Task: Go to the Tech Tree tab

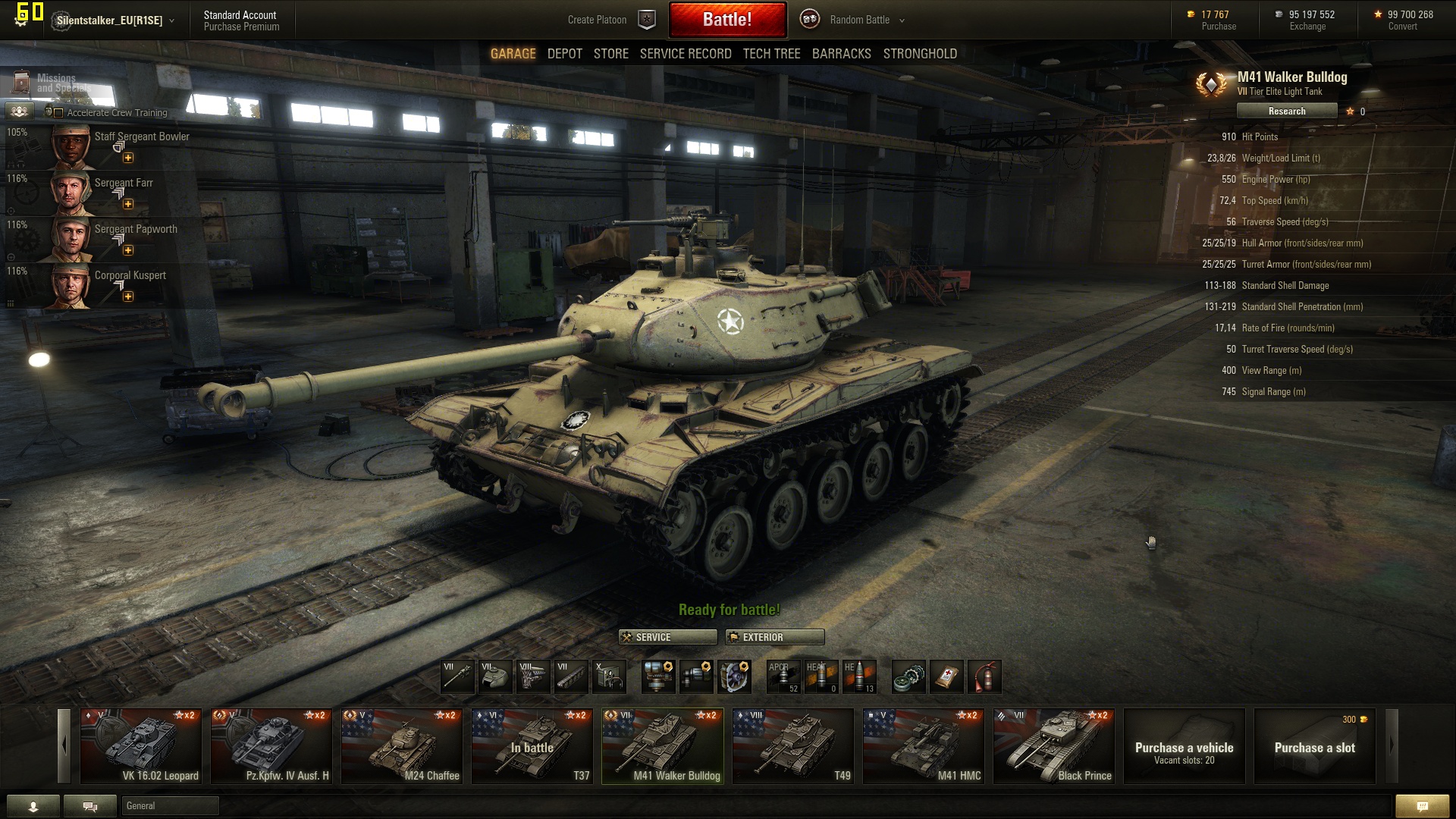Action: coord(771,54)
